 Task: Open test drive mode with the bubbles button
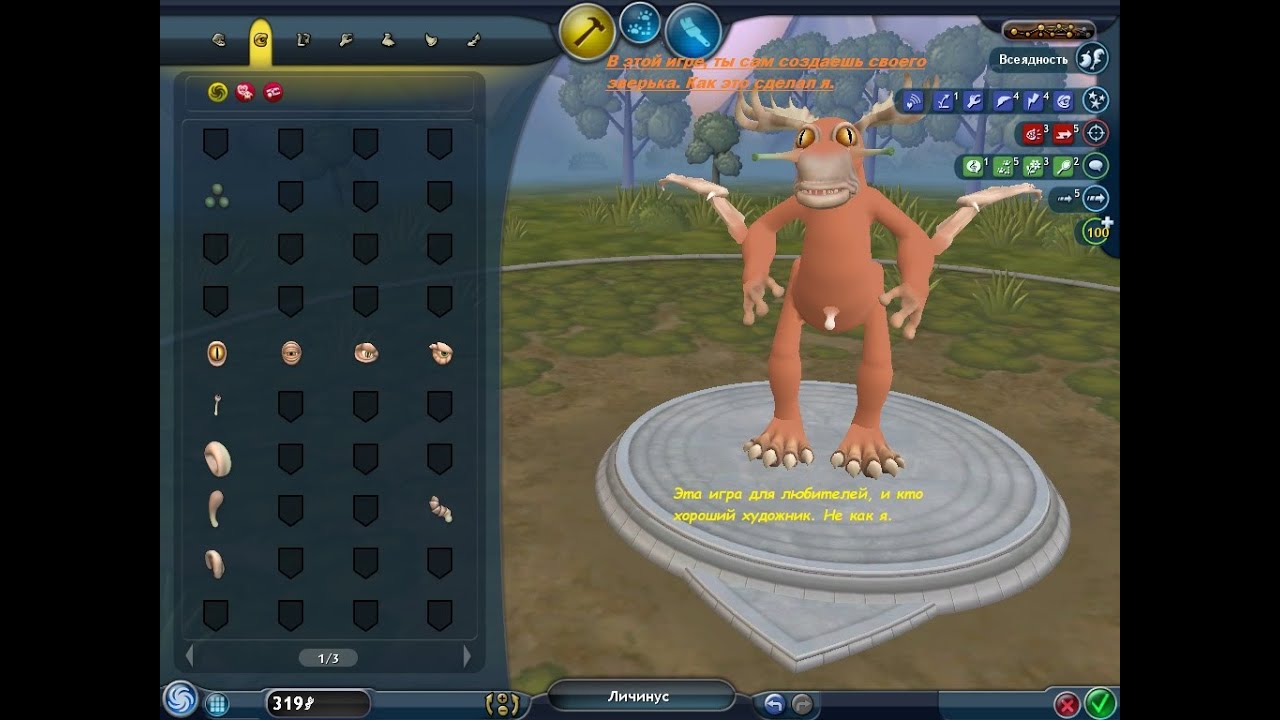click(640, 24)
